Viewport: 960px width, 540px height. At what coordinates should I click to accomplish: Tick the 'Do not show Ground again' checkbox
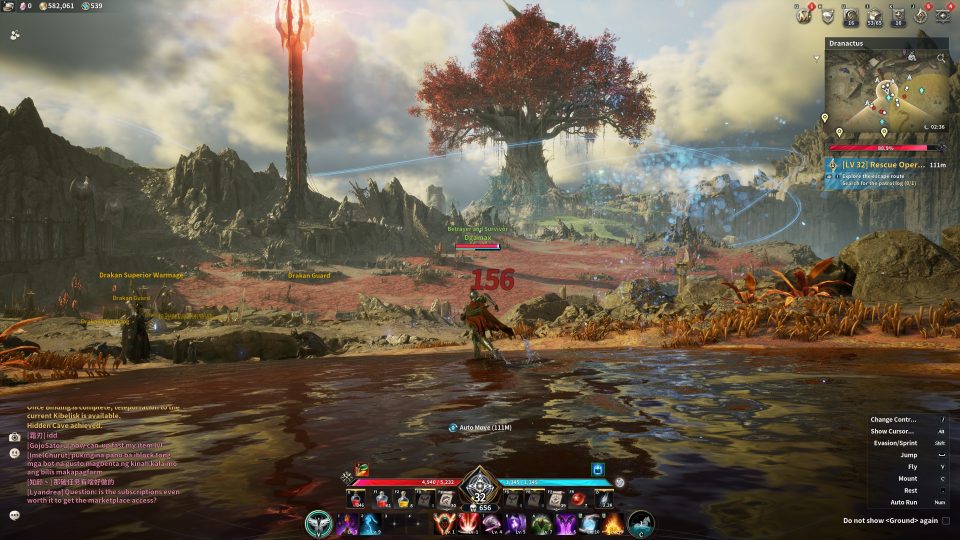point(946,521)
